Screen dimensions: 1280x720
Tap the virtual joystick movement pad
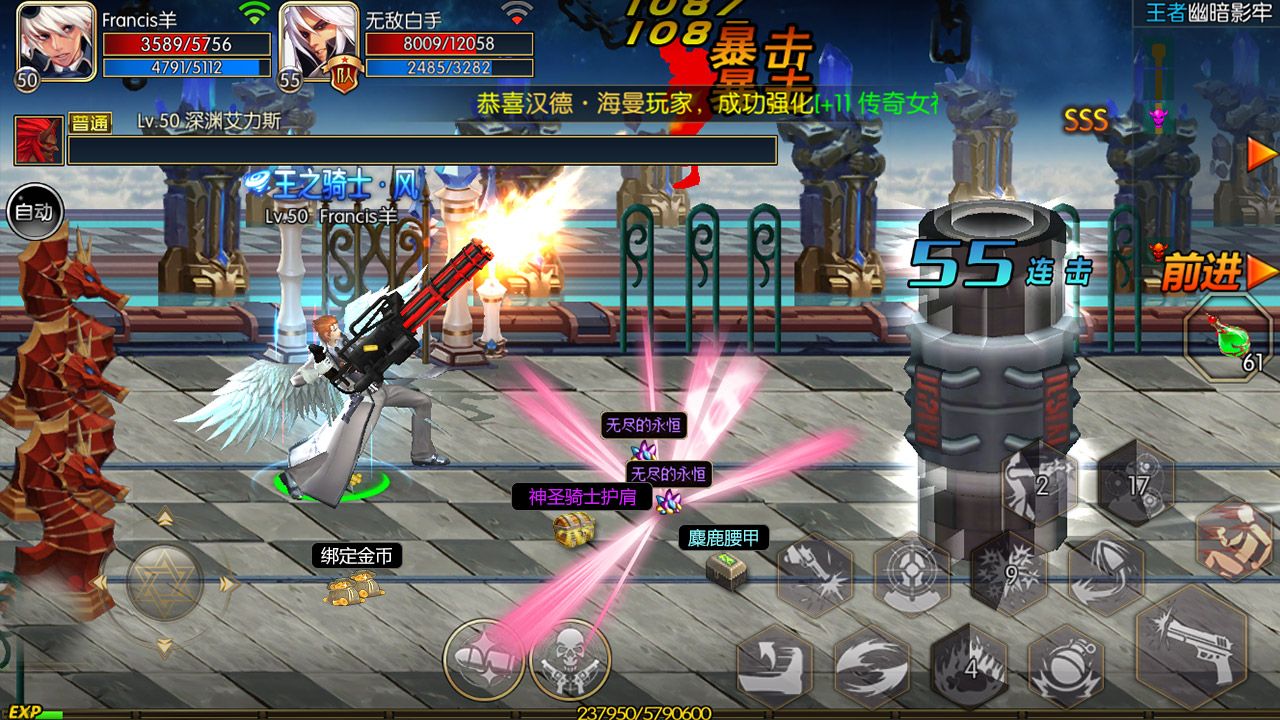click(165, 583)
